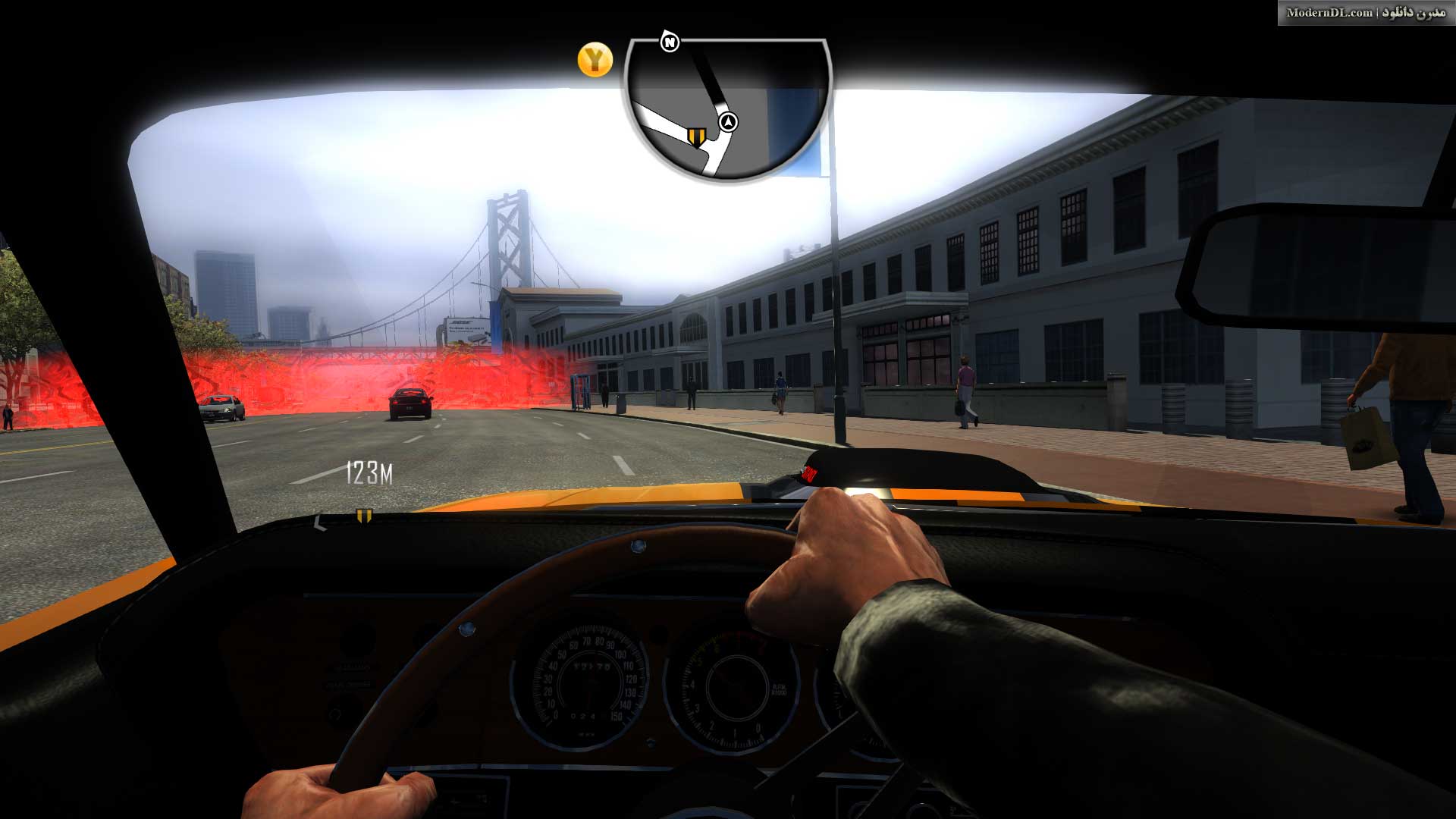Select the yellow waypoint marker below the distance

pyautogui.click(x=364, y=516)
